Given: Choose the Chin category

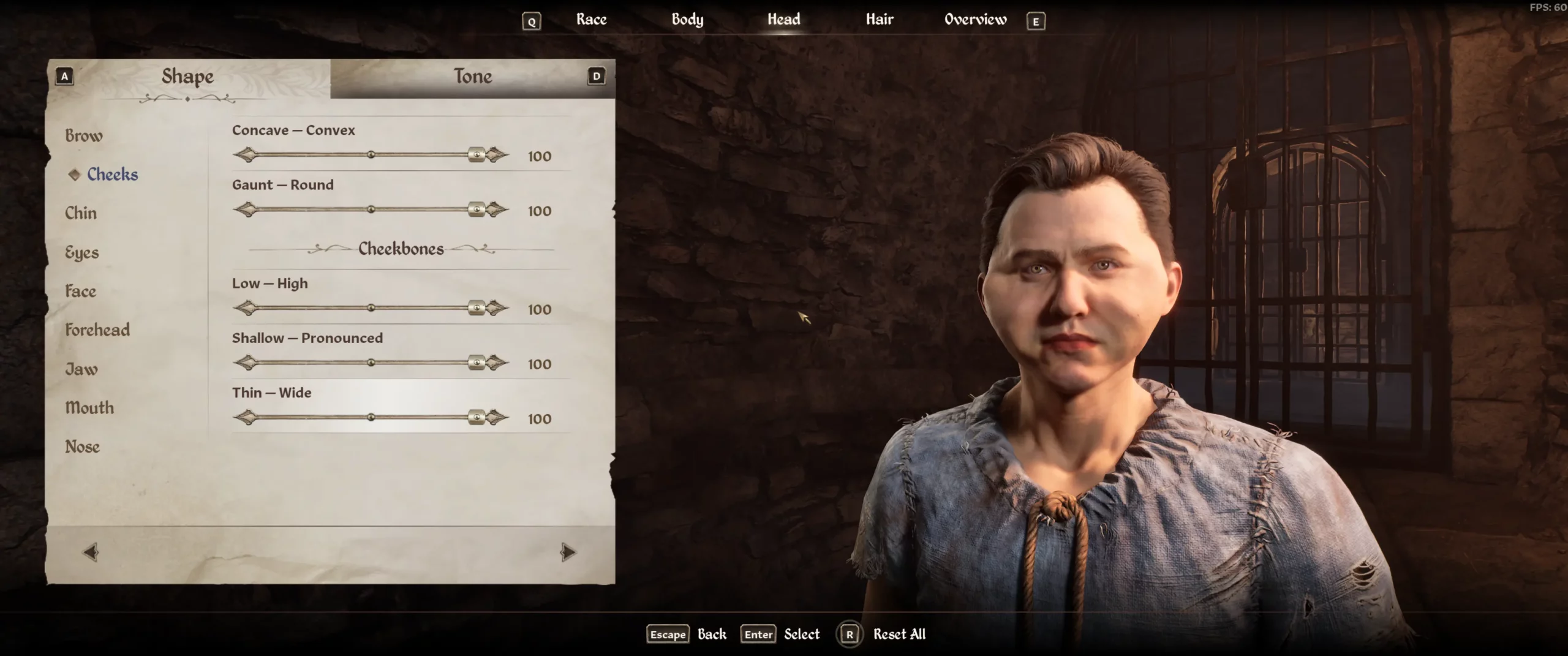Looking at the screenshot, I should pyautogui.click(x=81, y=213).
